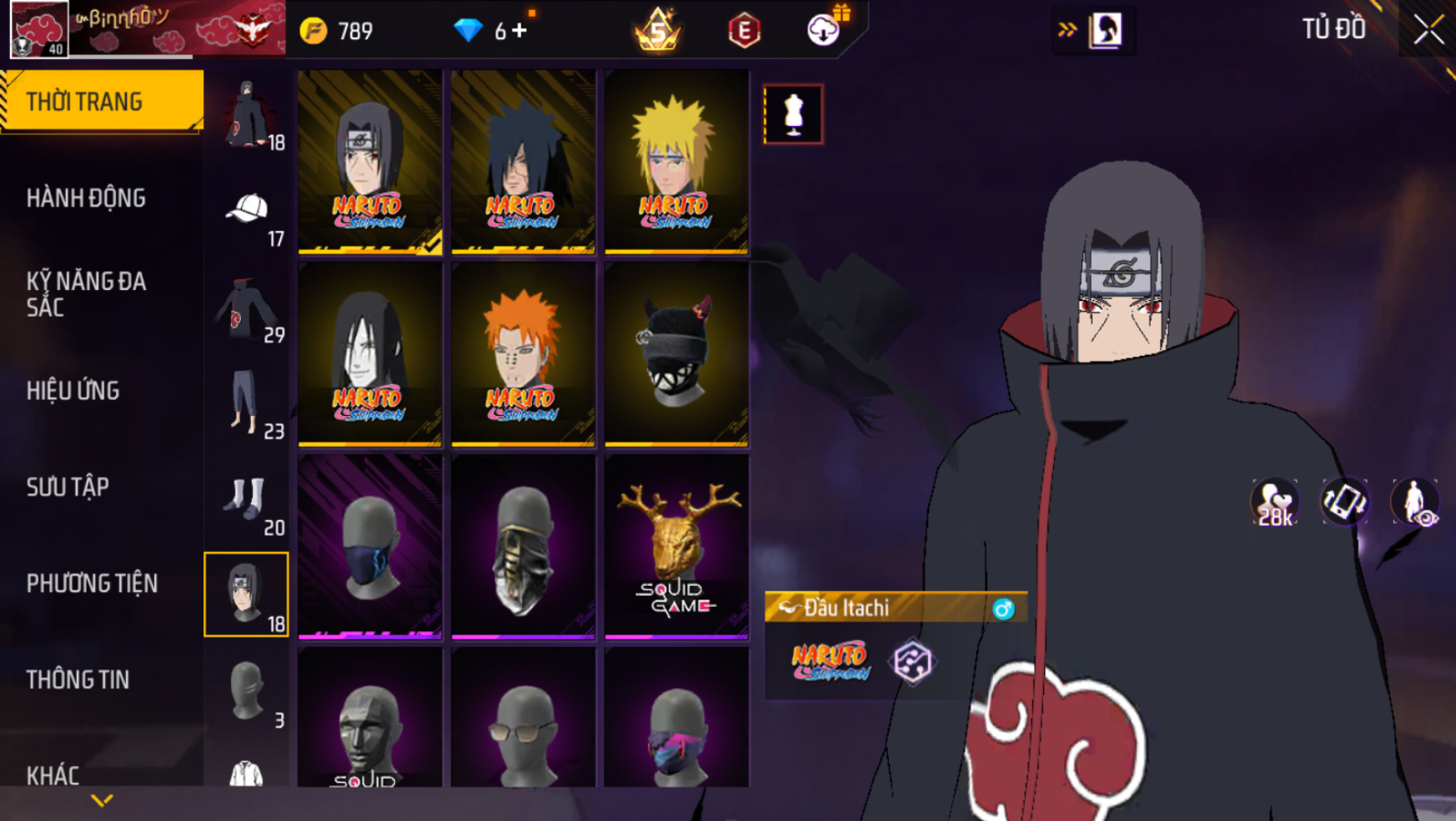This screenshot has width=1456, height=821.
Task: Open the Thông Tin tab
Action: pos(78,680)
